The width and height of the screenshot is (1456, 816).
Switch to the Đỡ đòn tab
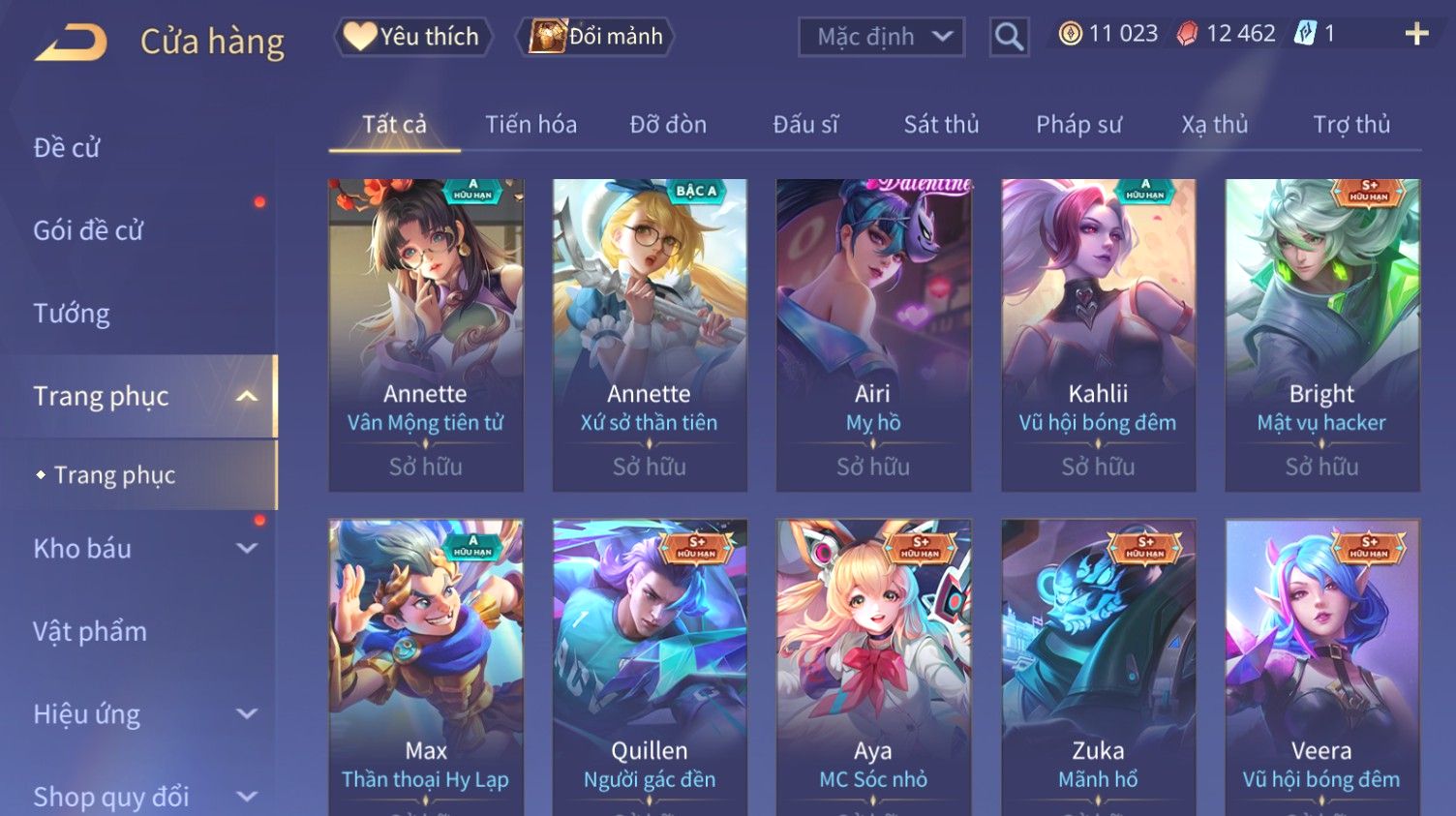point(668,125)
